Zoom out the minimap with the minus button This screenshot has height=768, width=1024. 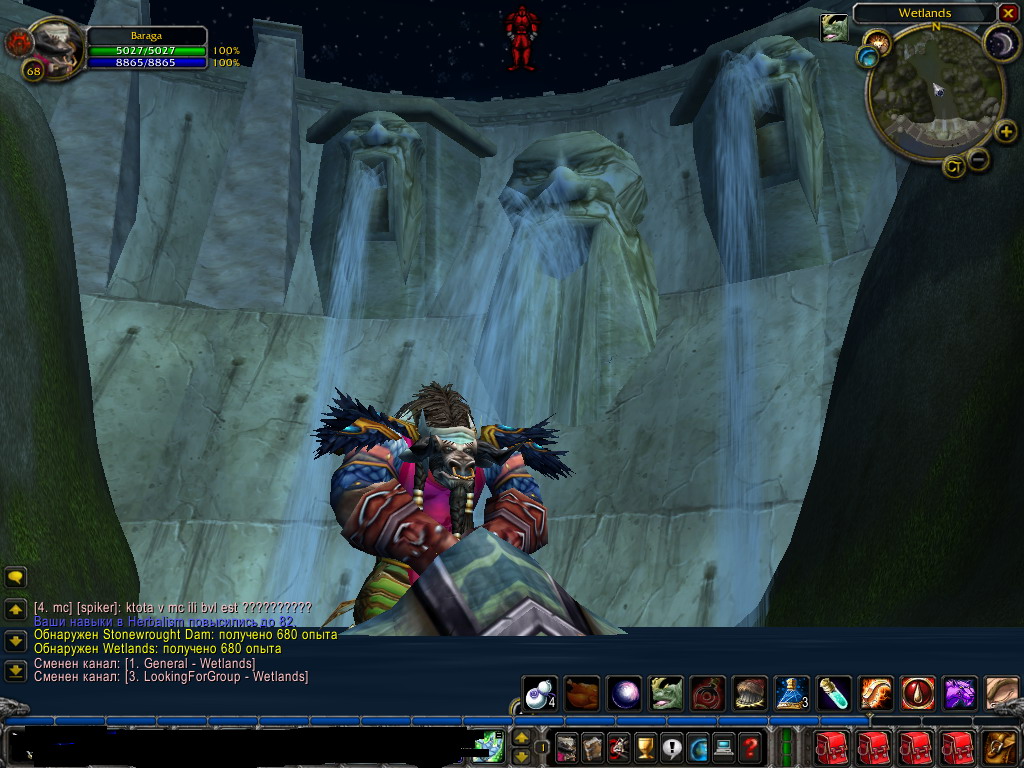tap(979, 158)
